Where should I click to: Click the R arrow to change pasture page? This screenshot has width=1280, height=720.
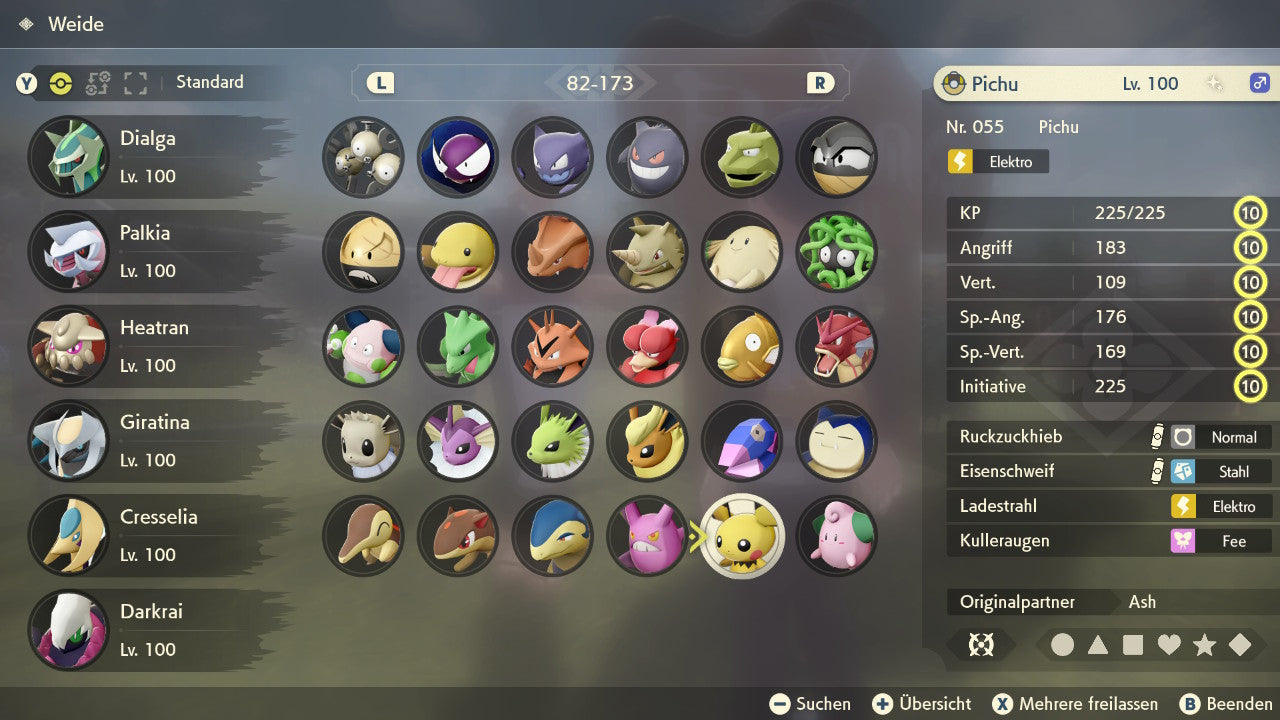click(x=820, y=83)
